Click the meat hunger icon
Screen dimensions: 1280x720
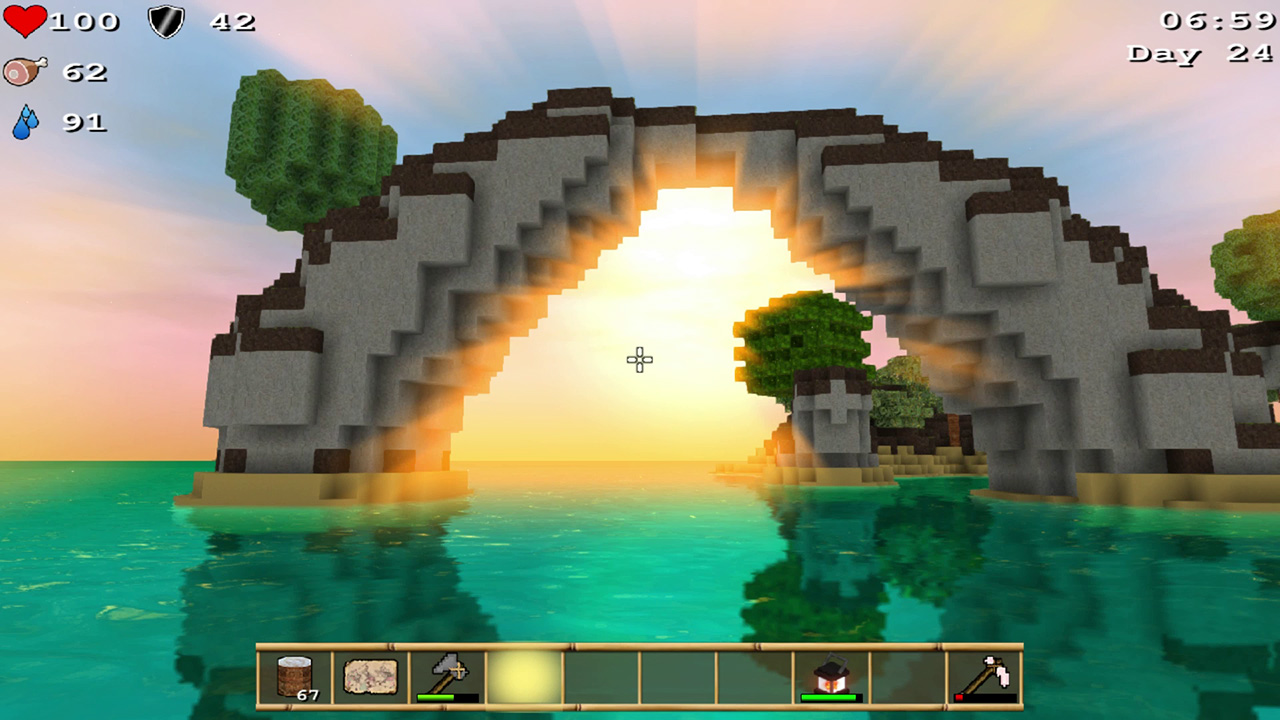pyautogui.click(x=27, y=70)
